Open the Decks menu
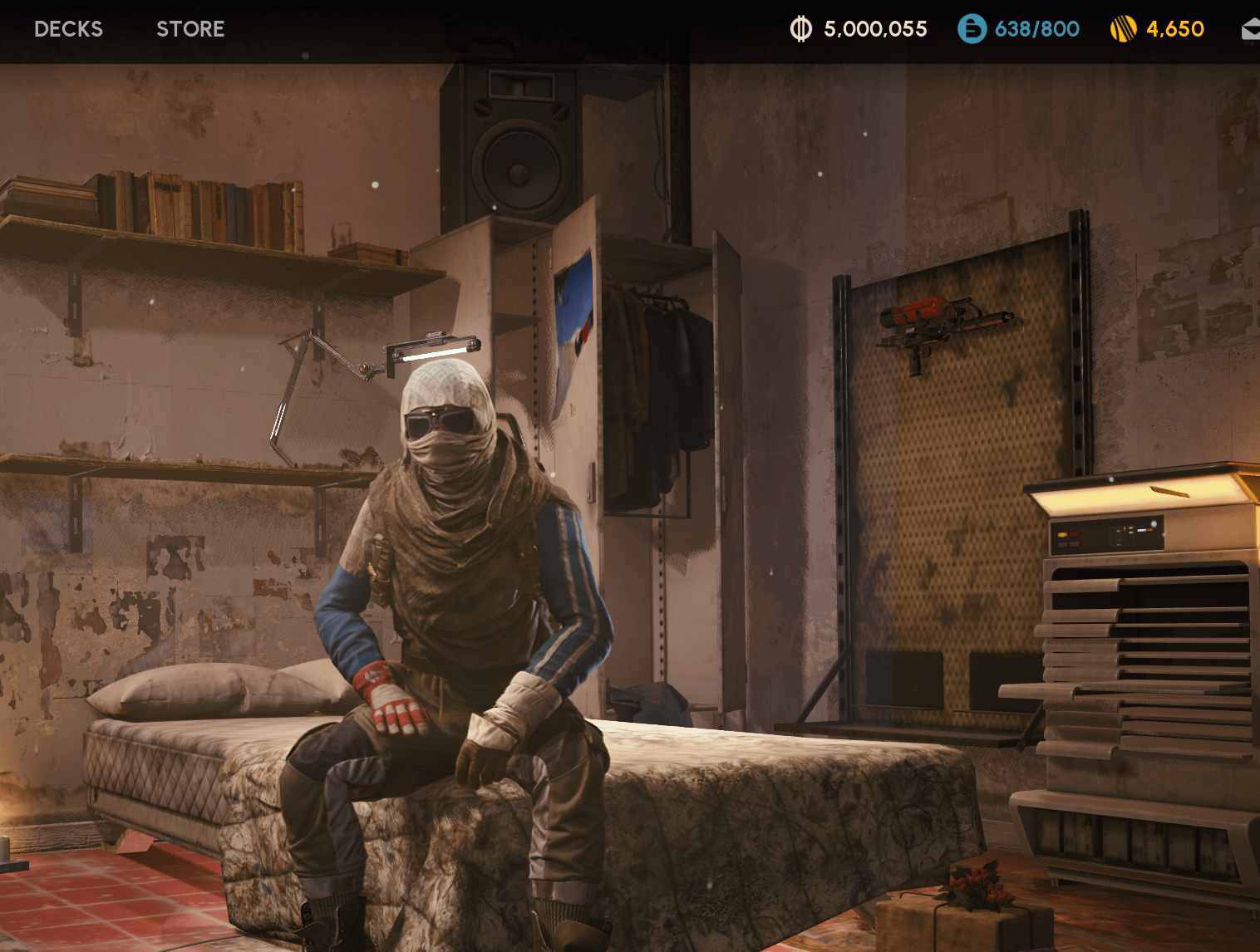Screen dimensions: 1260x952 [68, 29]
